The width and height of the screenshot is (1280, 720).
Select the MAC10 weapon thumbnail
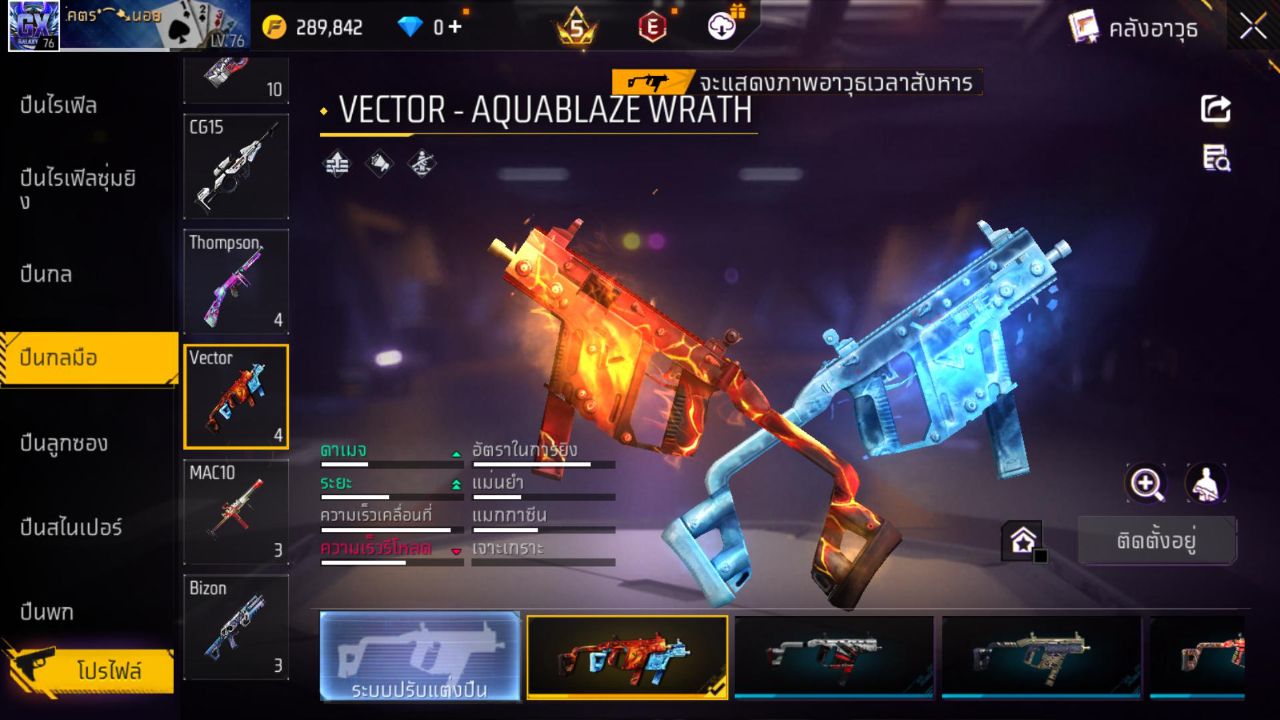(x=236, y=512)
